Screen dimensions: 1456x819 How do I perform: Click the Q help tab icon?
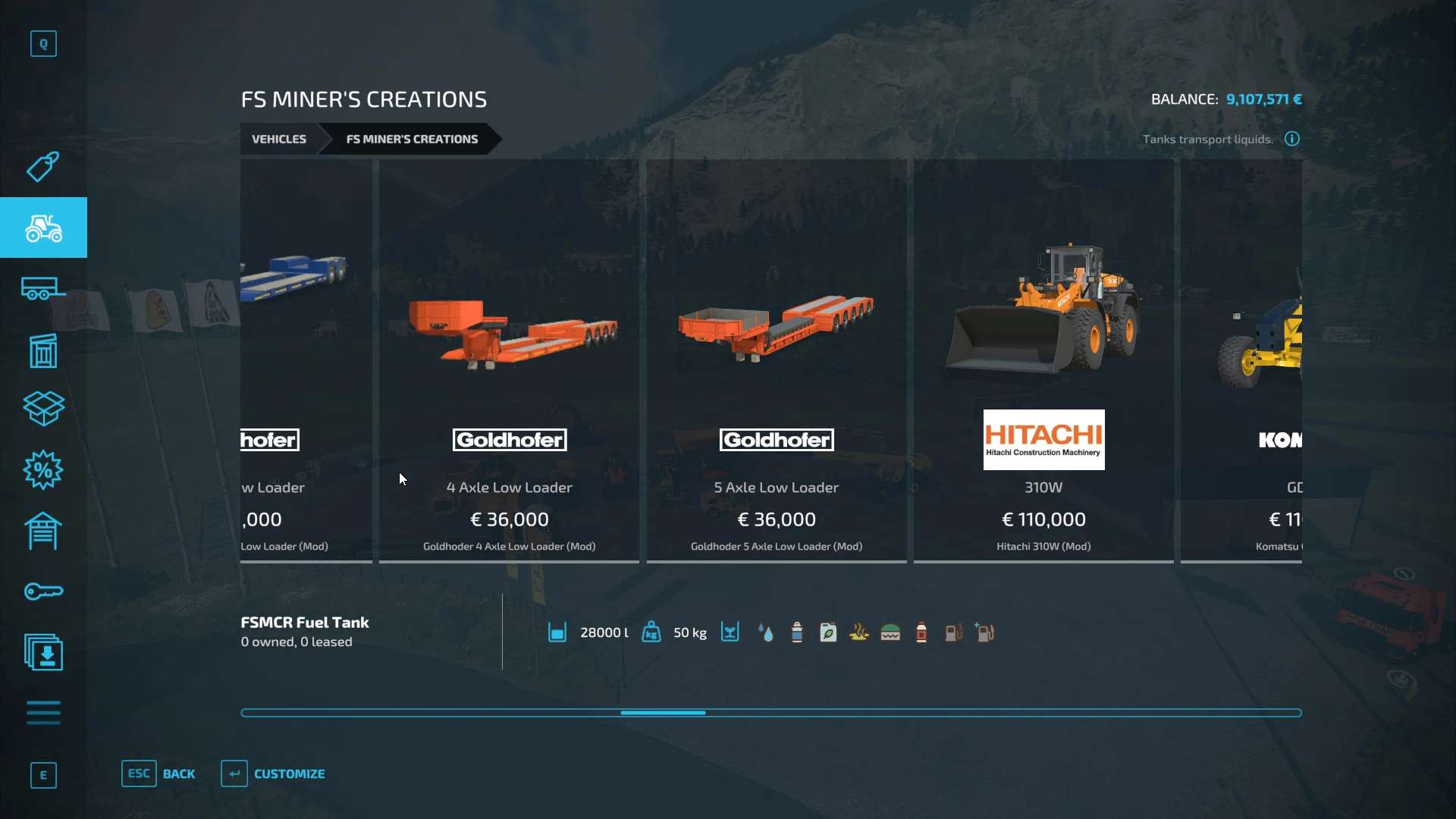(43, 43)
